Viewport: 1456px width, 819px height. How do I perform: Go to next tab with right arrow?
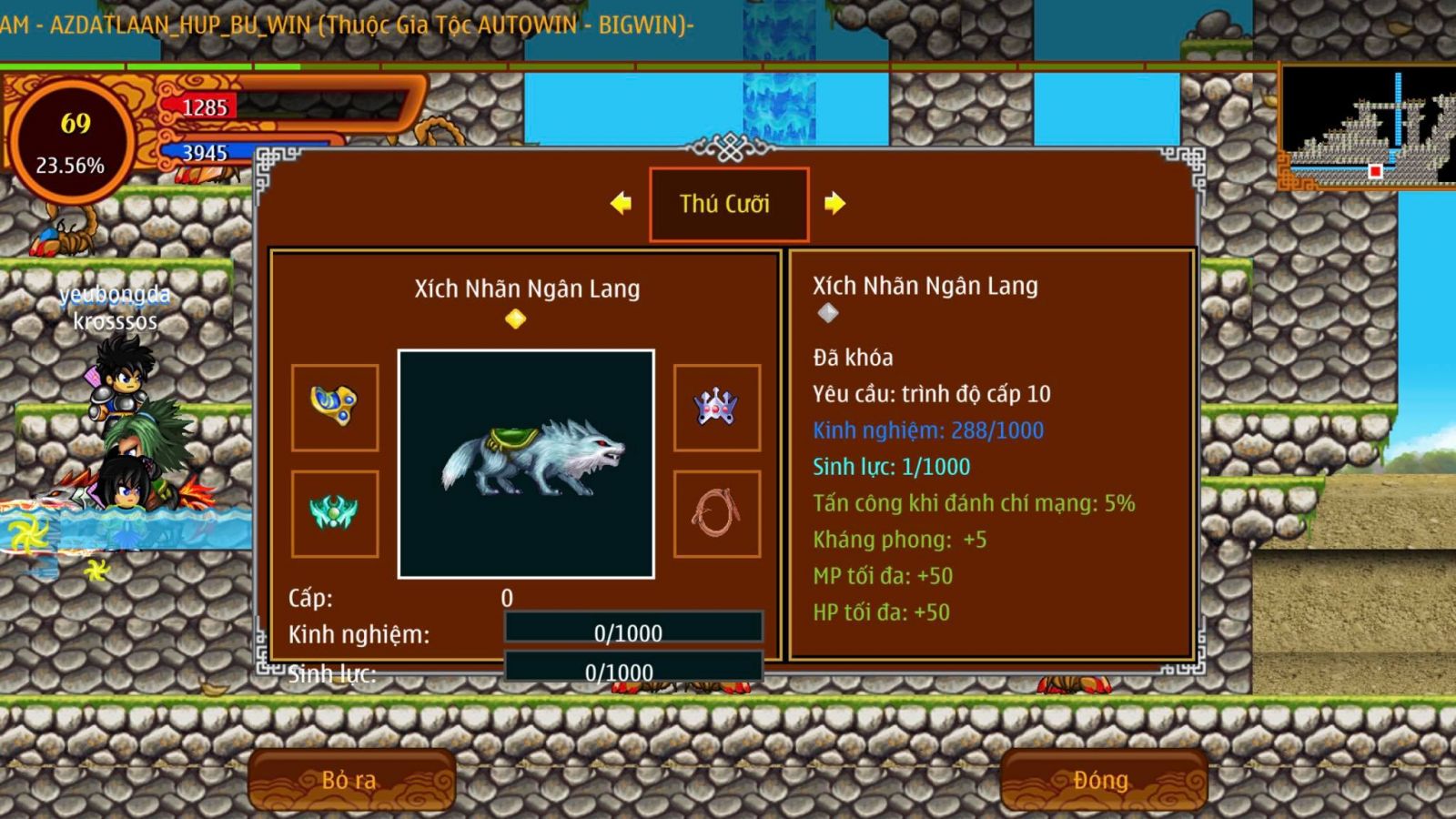pyautogui.click(x=834, y=203)
